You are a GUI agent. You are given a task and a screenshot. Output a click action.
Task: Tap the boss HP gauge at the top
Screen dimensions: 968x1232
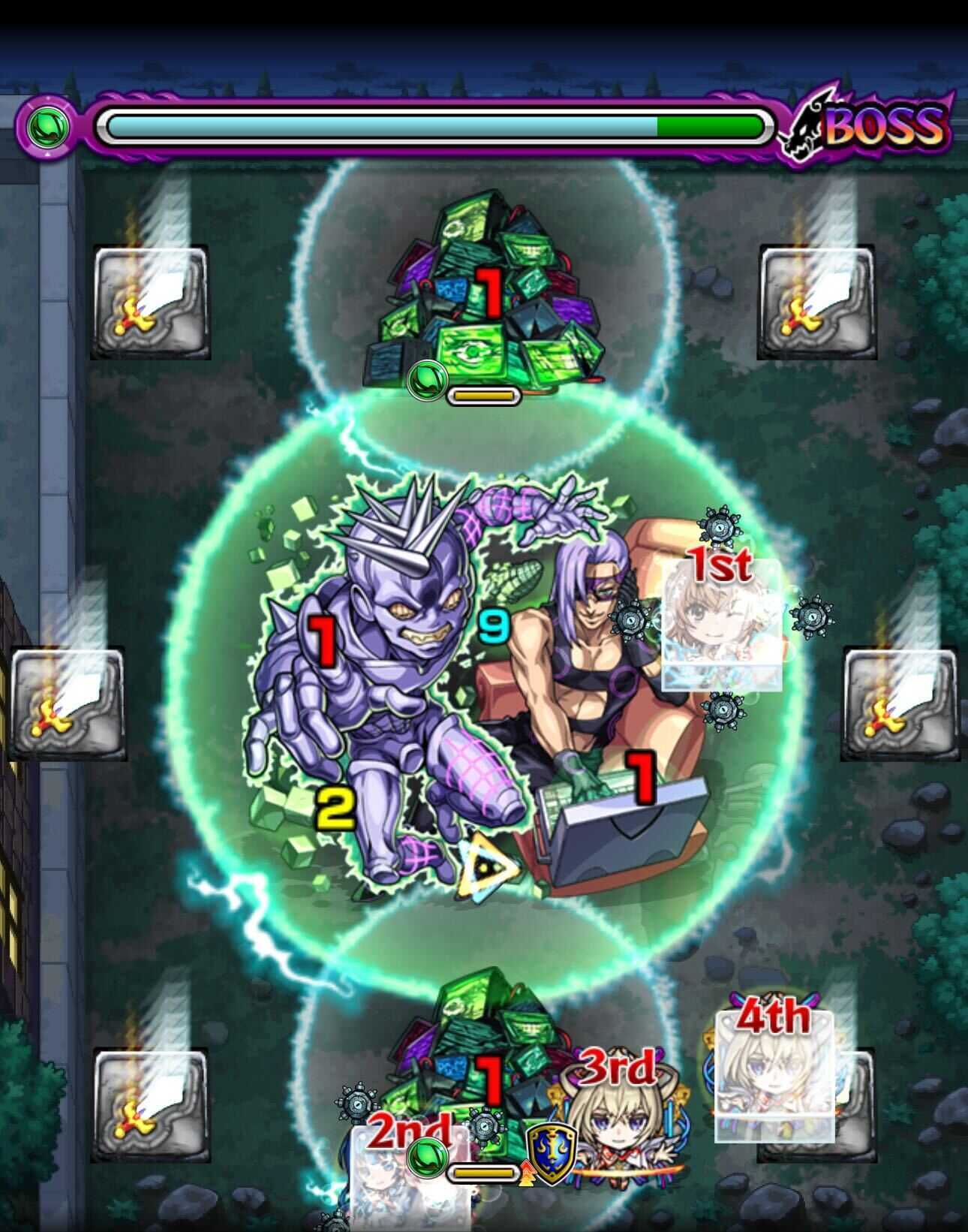click(x=435, y=126)
